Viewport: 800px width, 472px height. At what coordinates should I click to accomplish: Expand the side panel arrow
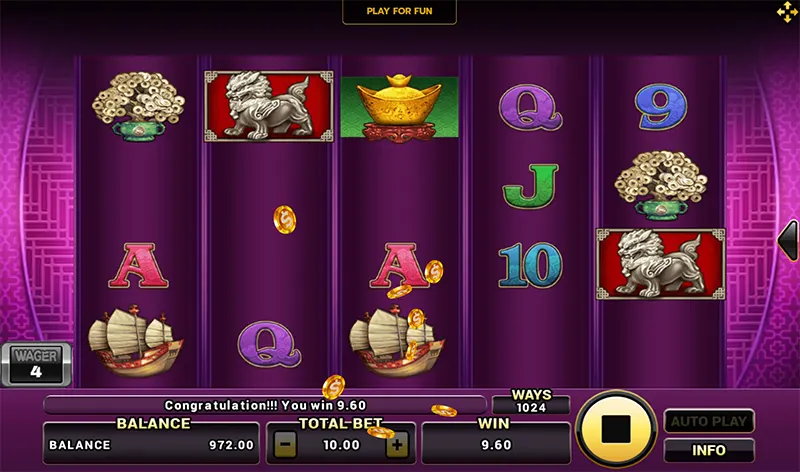(788, 242)
